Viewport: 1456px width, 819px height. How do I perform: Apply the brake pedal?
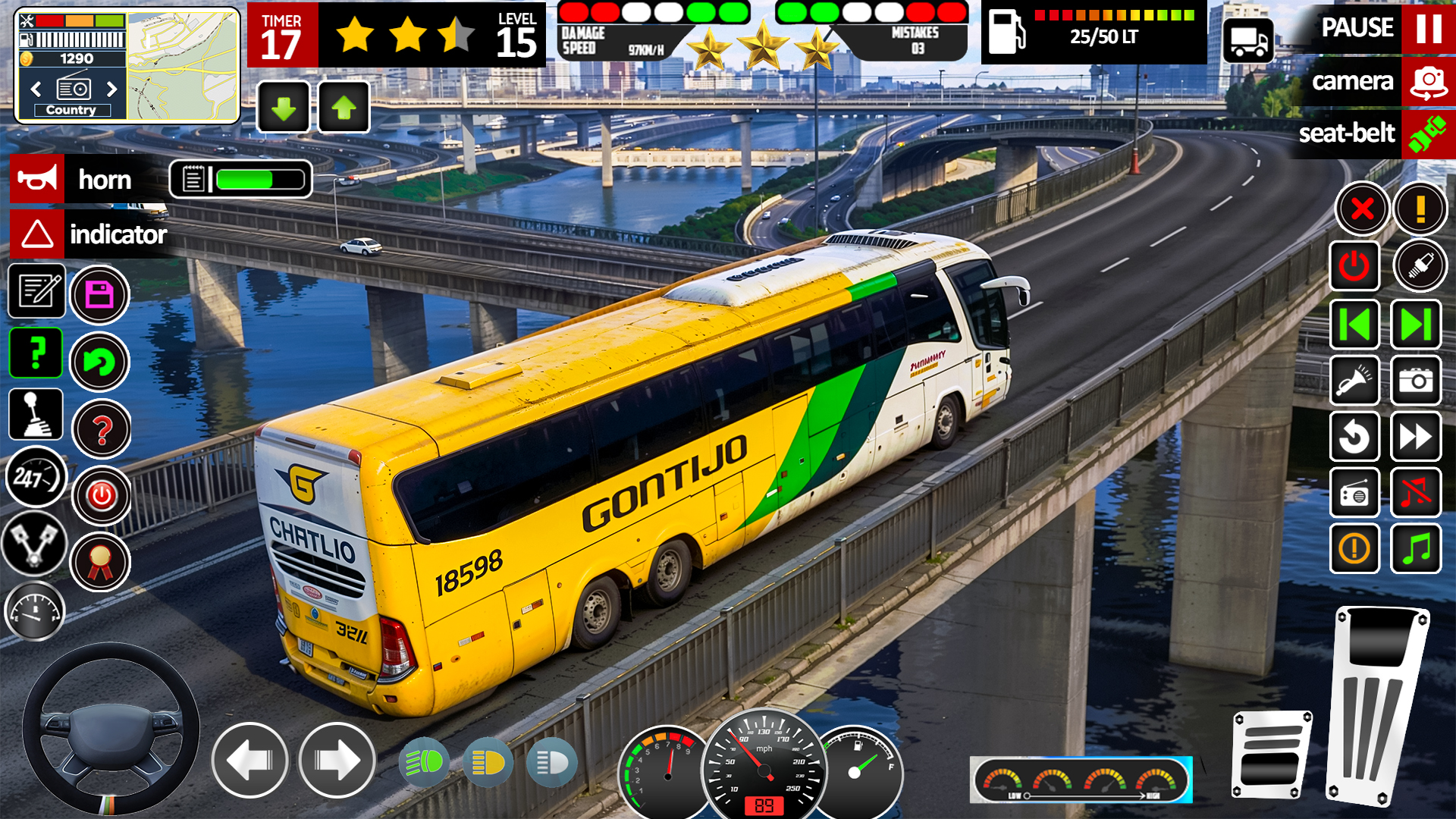[1271, 755]
